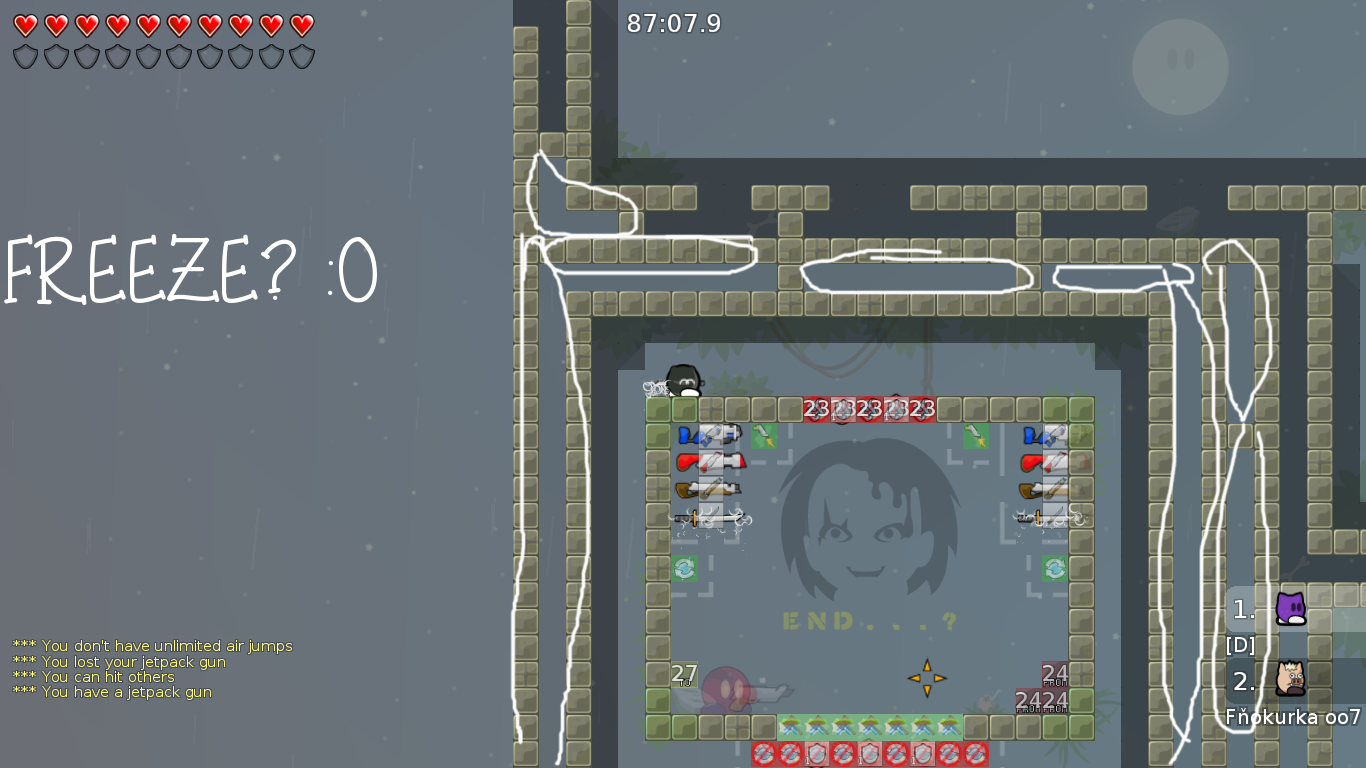This screenshot has width=1366, height=768.
Task: Click the player name Fňokurka oo7
Action: 1291,717
